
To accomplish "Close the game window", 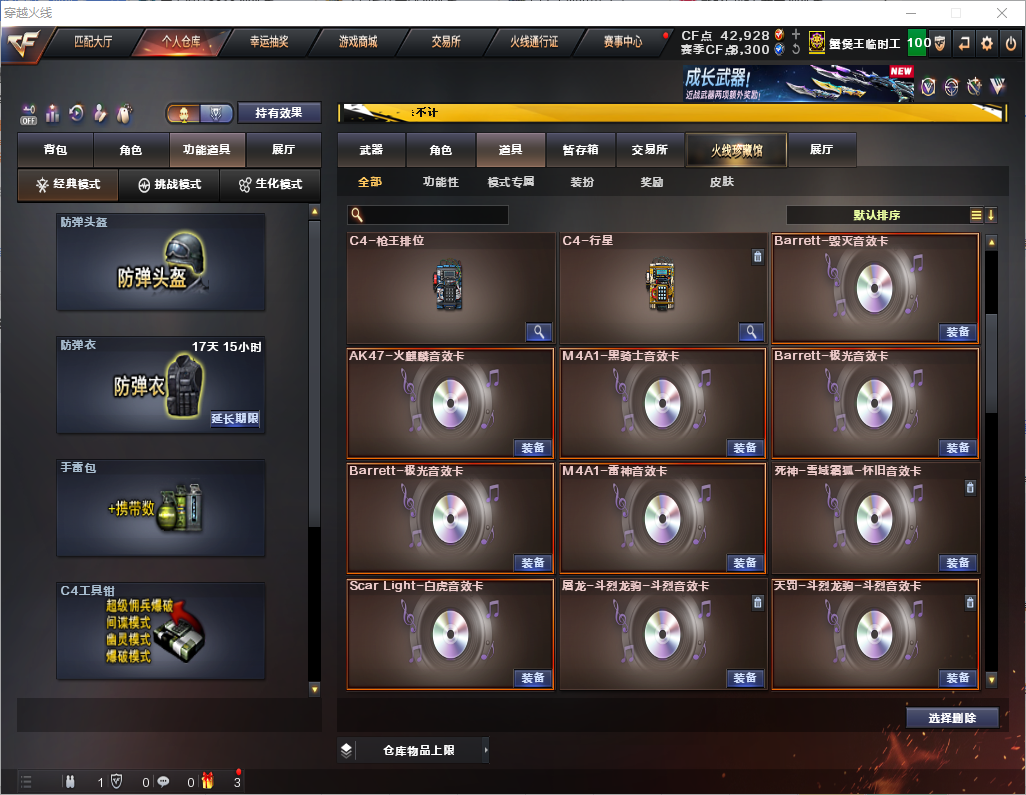I will pyautogui.click(x=1001, y=13).
